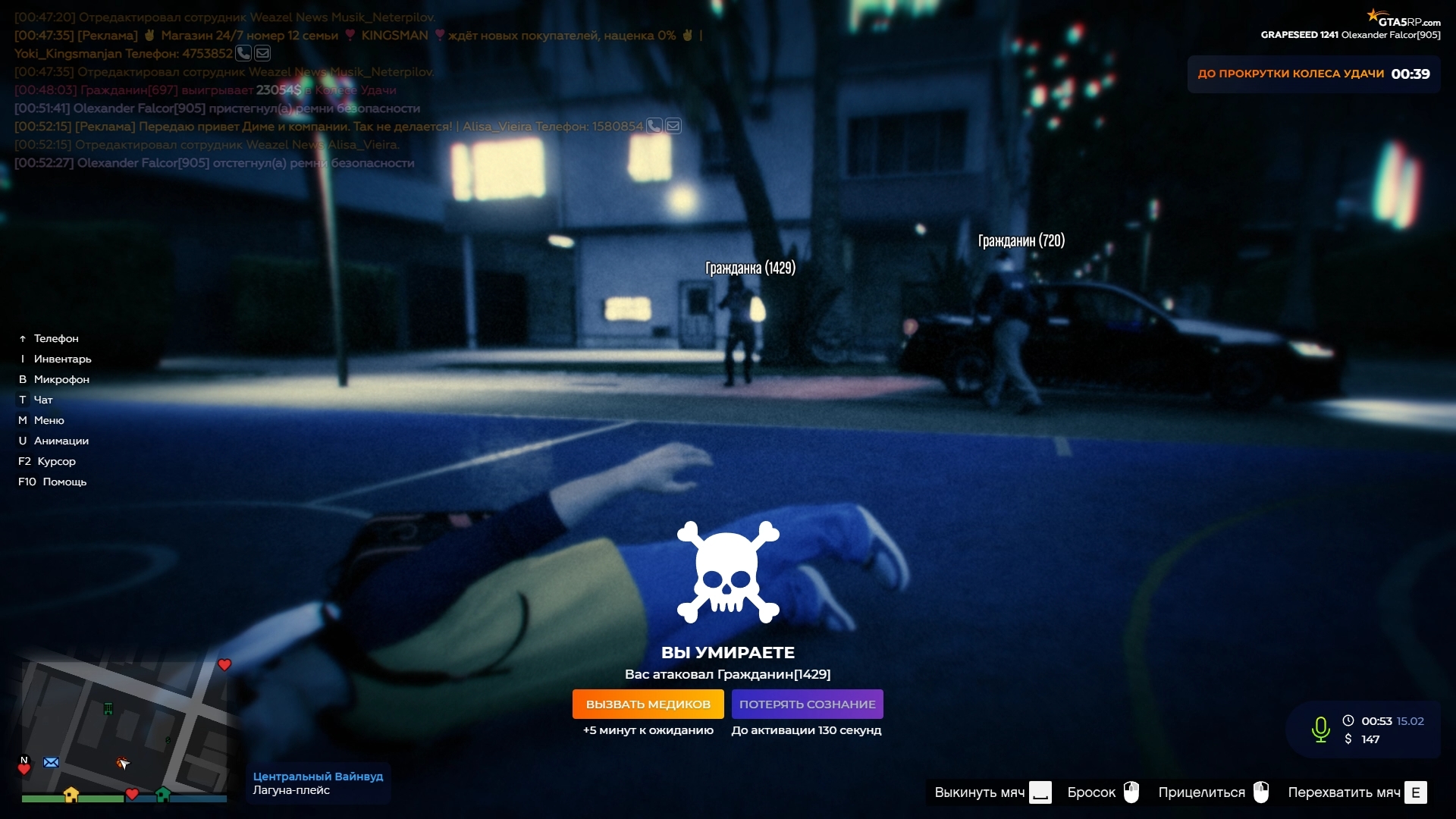Screen dimensions: 1456x819
Task: Choose the purple ПОТЕРЯТЬ СОЗНАНИЕ button
Action: tap(807, 704)
